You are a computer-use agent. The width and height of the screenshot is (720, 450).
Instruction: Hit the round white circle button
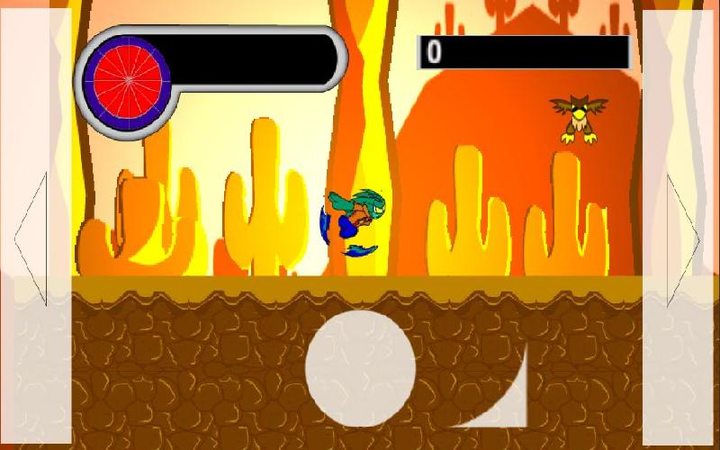[x=360, y=368]
